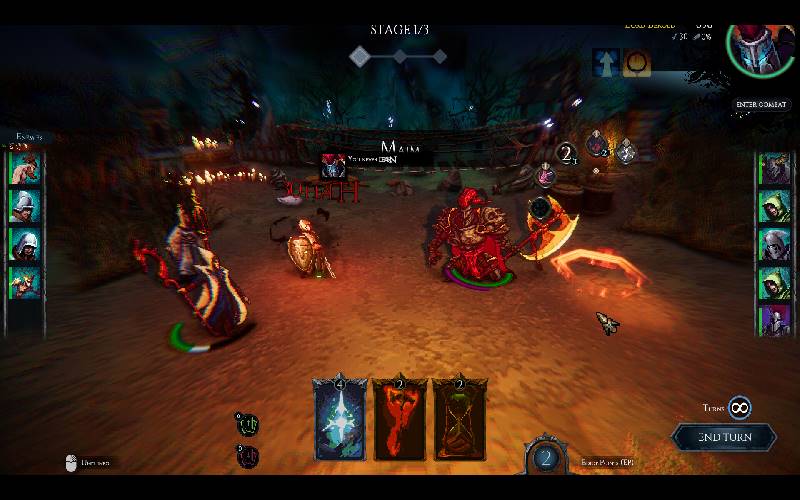Choose the hourglass card in hand
800x500 pixels.
(459, 418)
